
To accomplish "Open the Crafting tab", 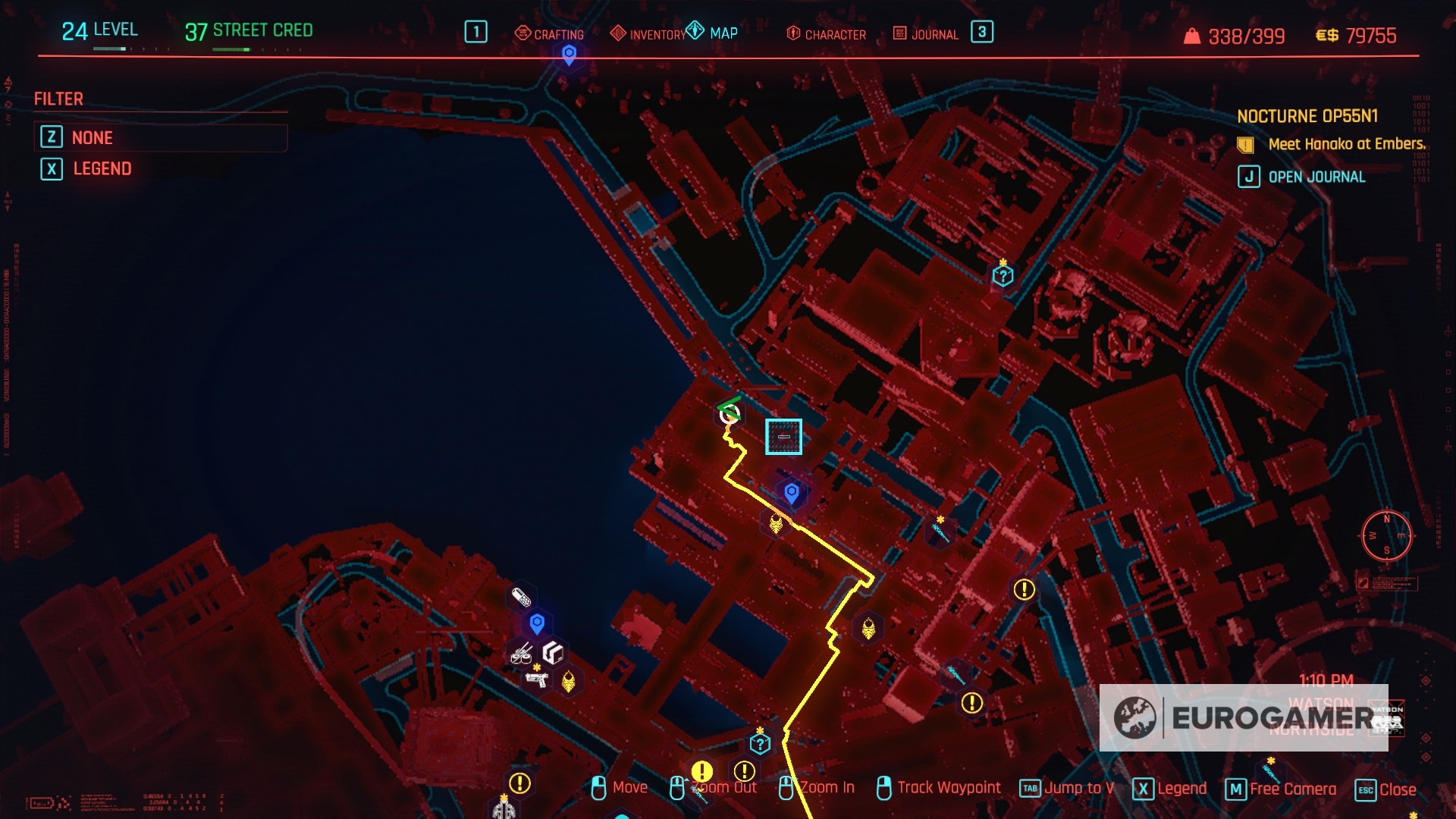I will coord(550,34).
